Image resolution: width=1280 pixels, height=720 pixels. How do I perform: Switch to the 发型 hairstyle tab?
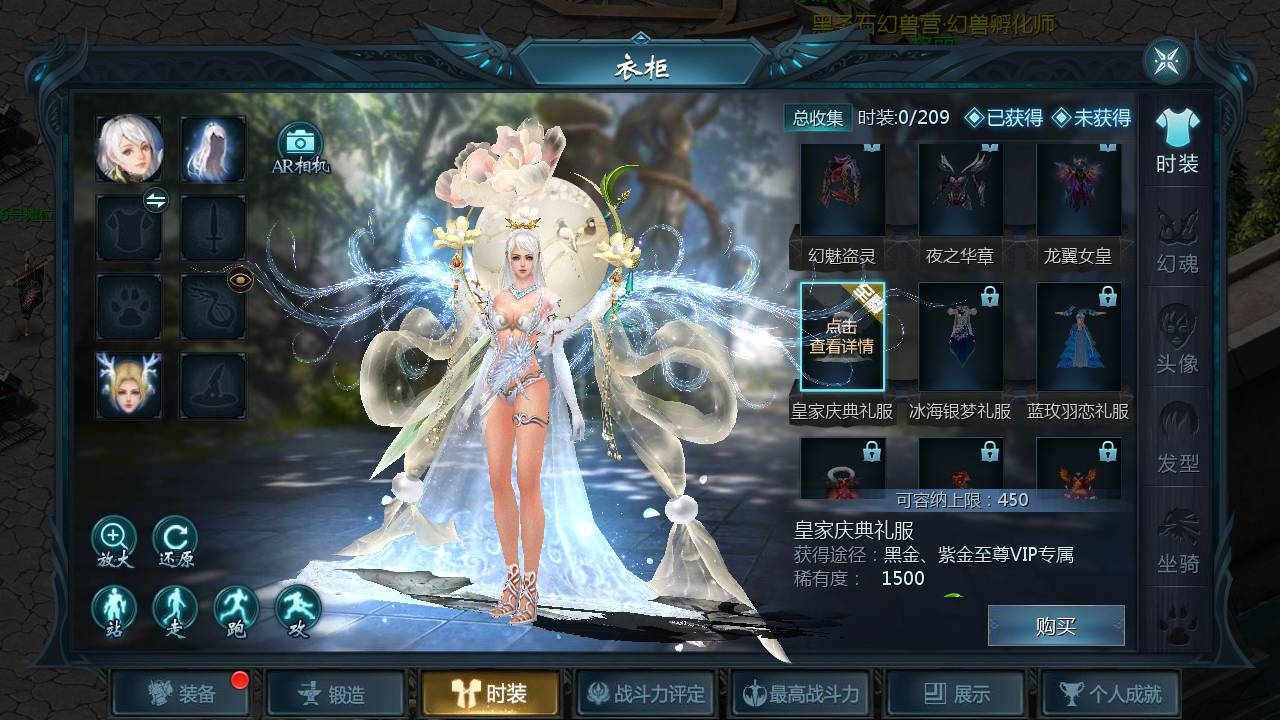1177,440
